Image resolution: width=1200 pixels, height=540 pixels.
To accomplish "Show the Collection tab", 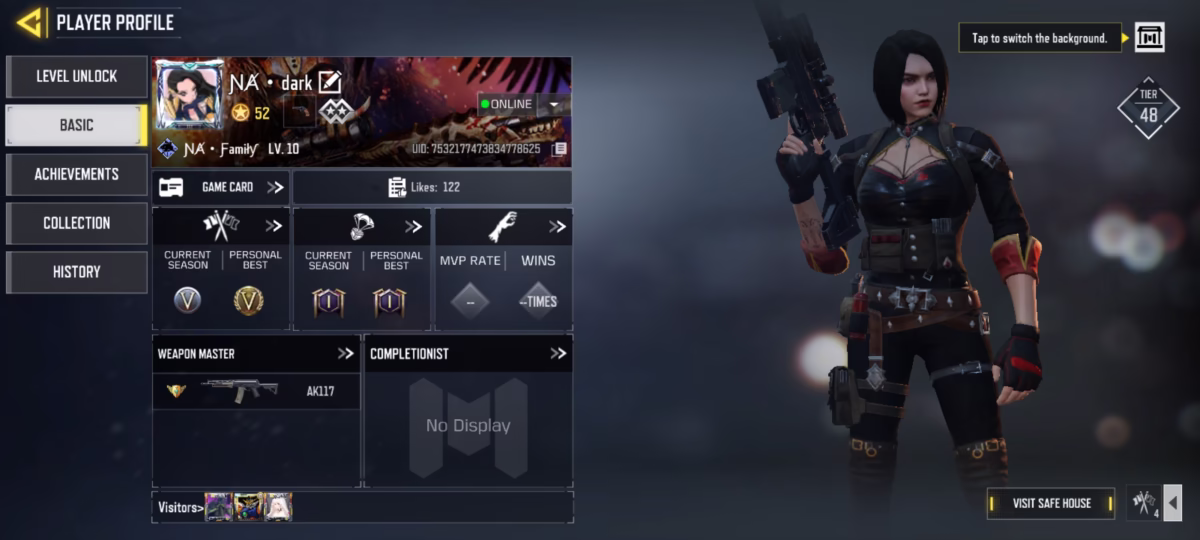I will point(77,223).
